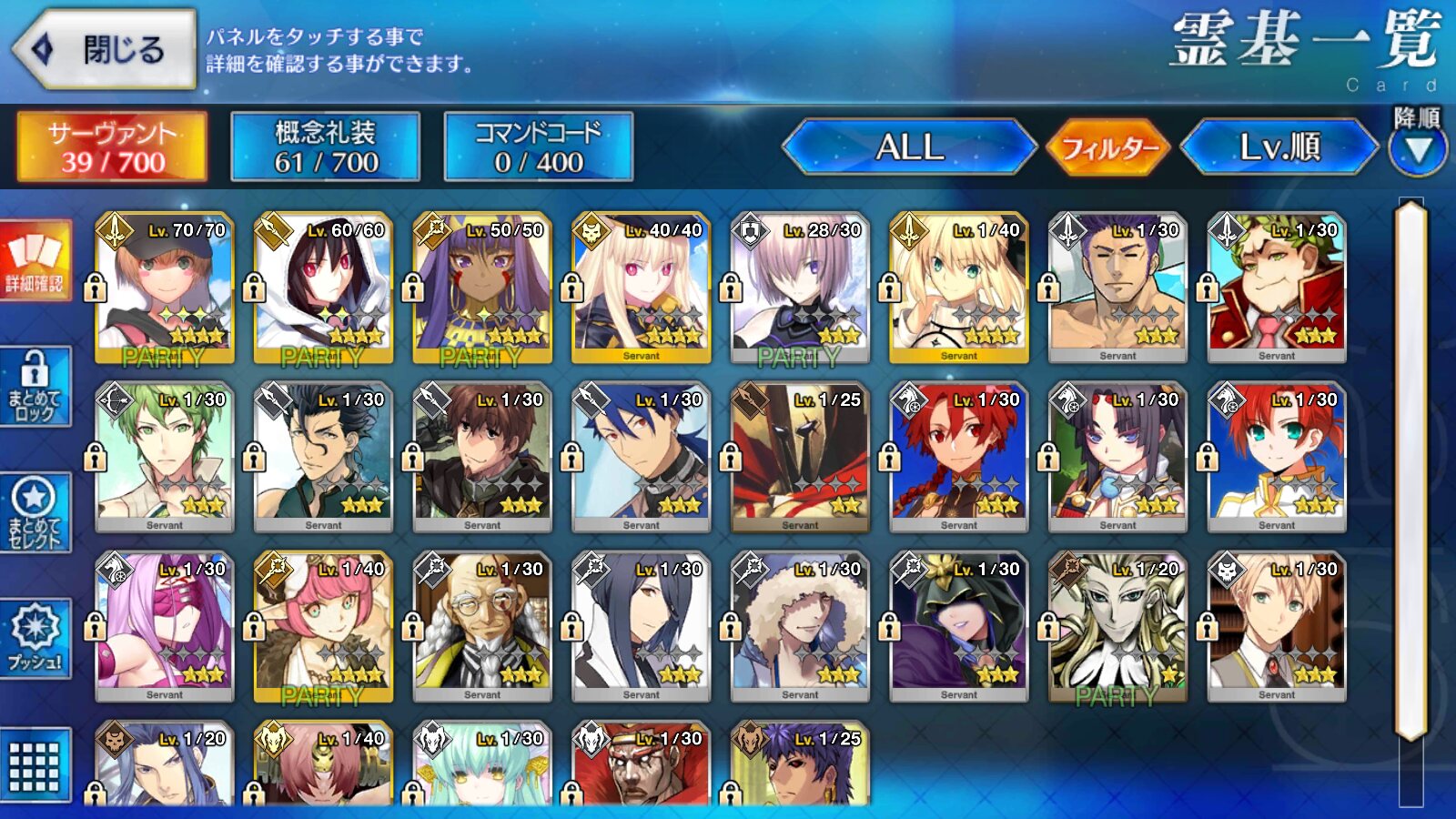Choose the pink-haired Lv. 1/40 PARTY servant
The height and width of the screenshot is (819, 1456).
click(323, 626)
